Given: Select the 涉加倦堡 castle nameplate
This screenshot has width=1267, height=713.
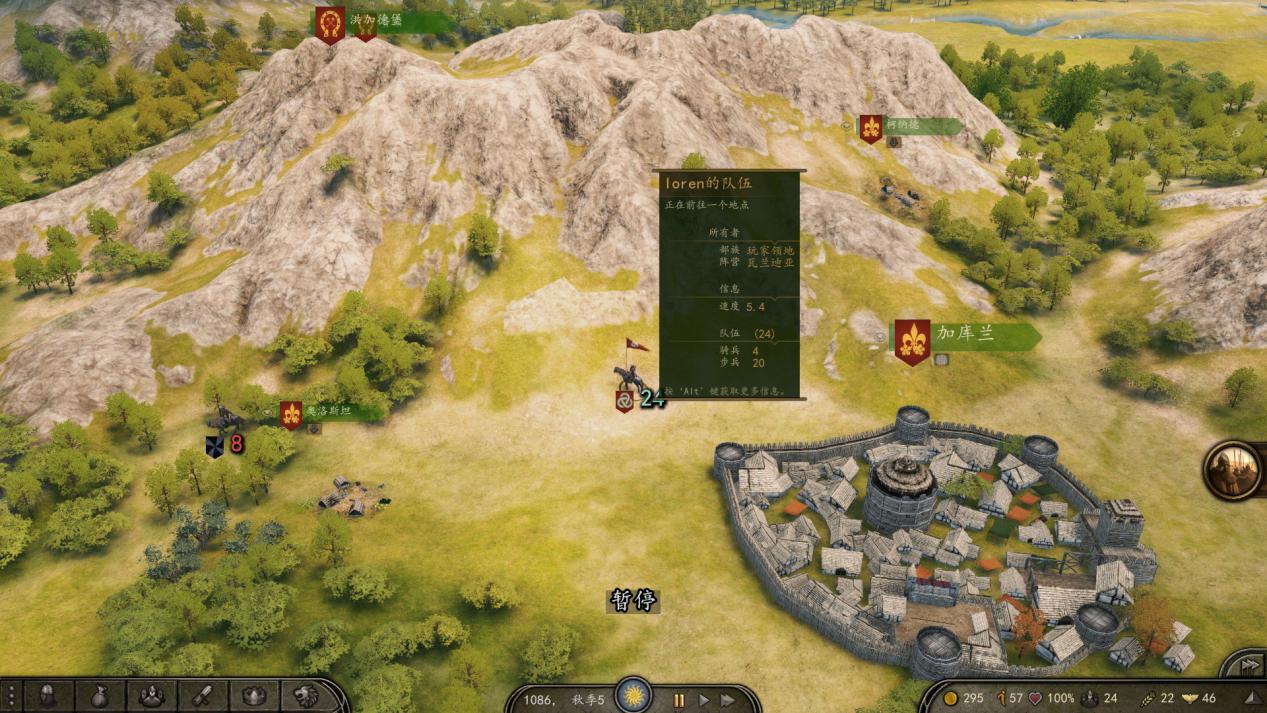Looking at the screenshot, I should pos(385,22).
